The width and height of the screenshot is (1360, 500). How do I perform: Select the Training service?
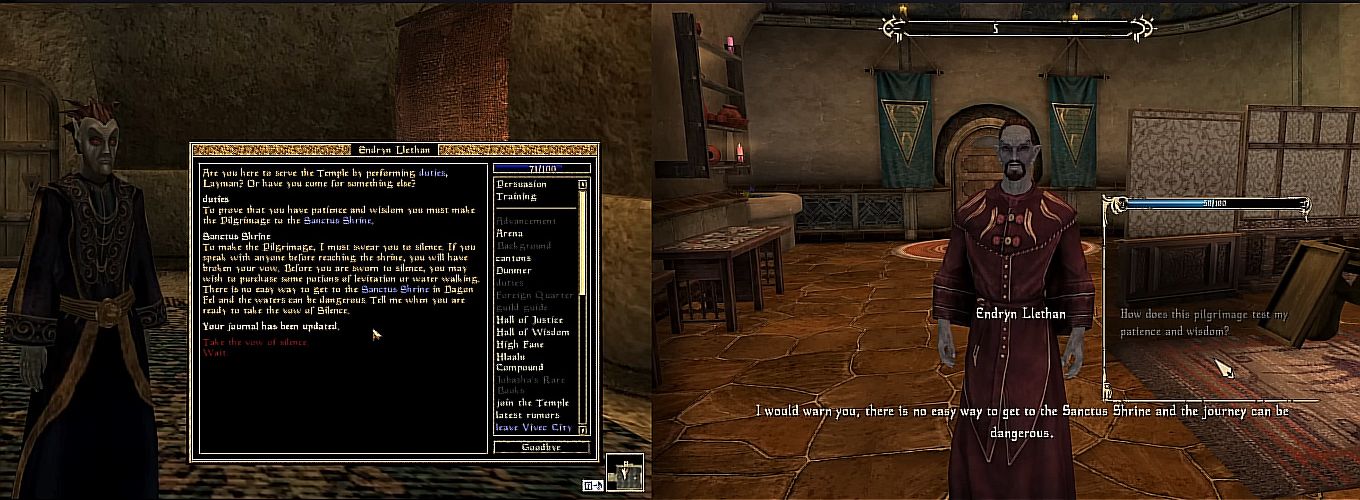coord(516,196)
